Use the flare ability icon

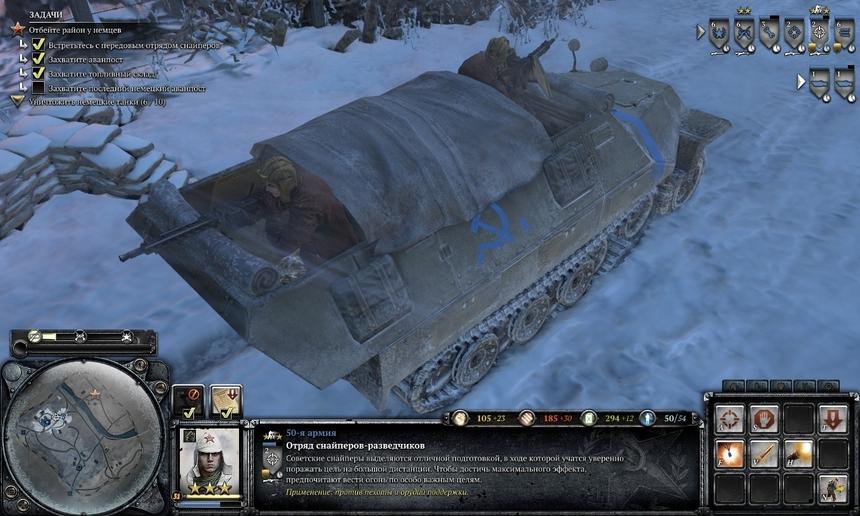[731, 453]
